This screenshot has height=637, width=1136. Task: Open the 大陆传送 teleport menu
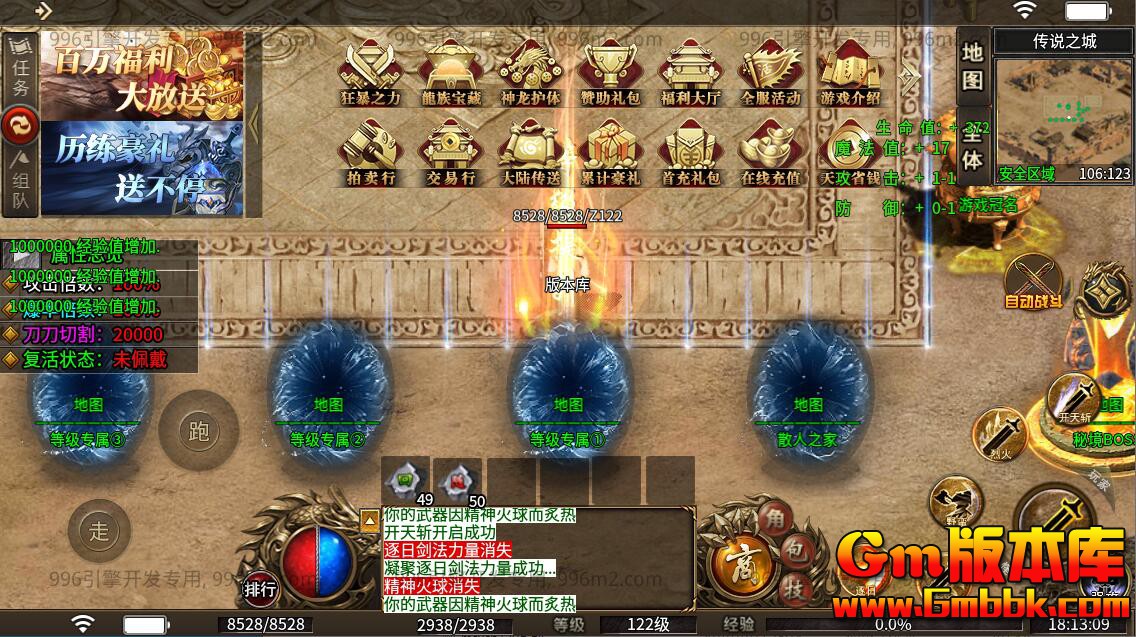click(530, 151)
